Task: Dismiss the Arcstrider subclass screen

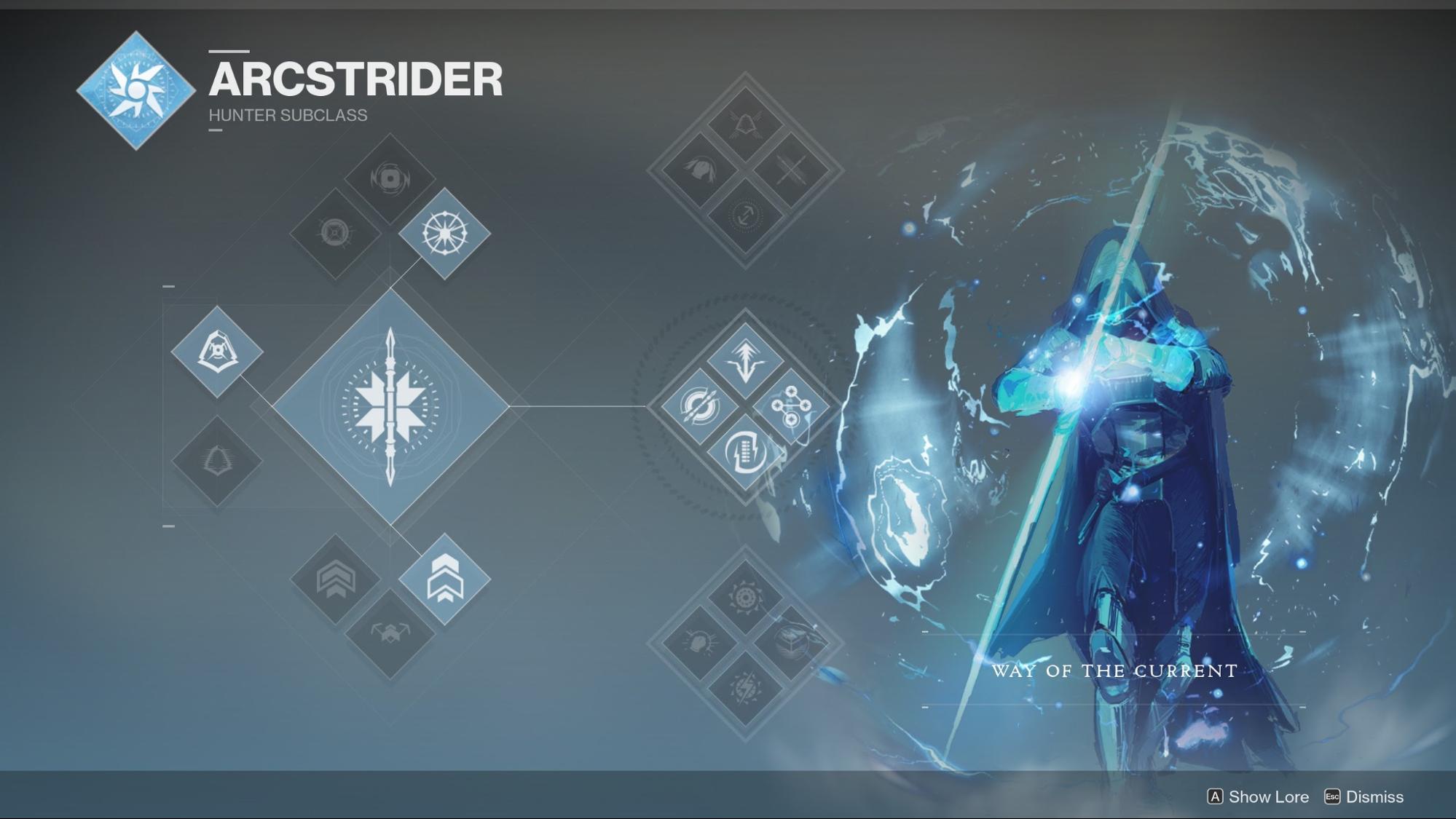Action: tap(1373, 796)
